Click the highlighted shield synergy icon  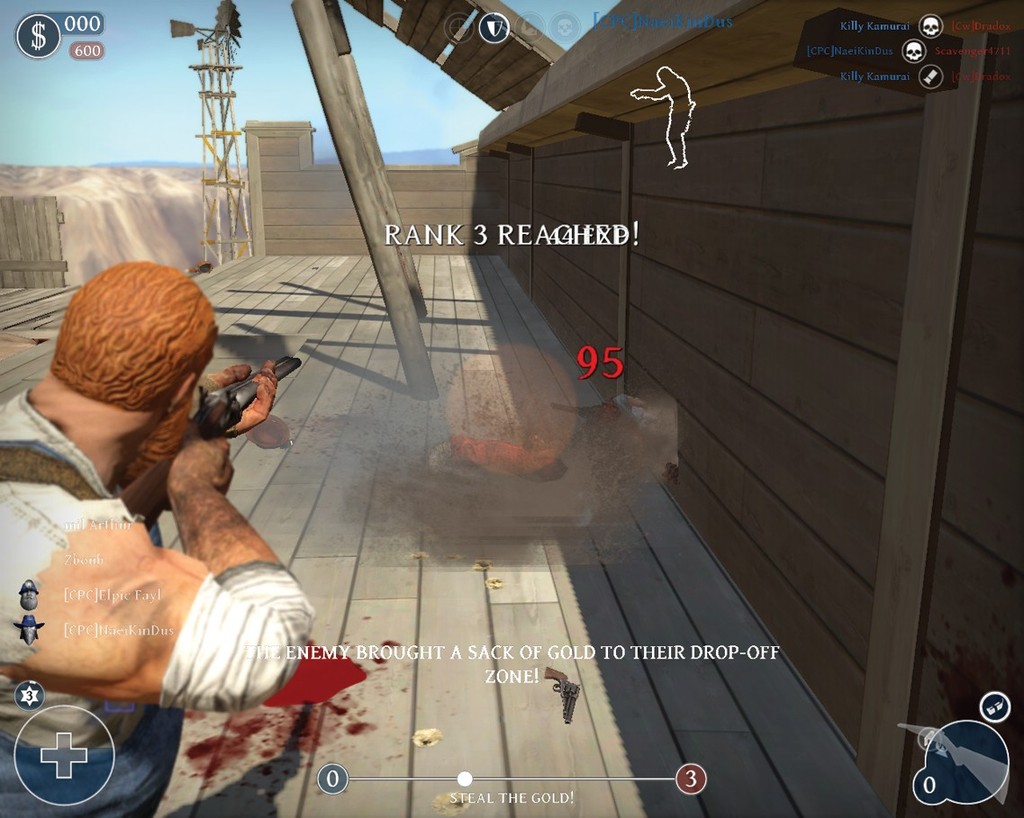point(493,27)
